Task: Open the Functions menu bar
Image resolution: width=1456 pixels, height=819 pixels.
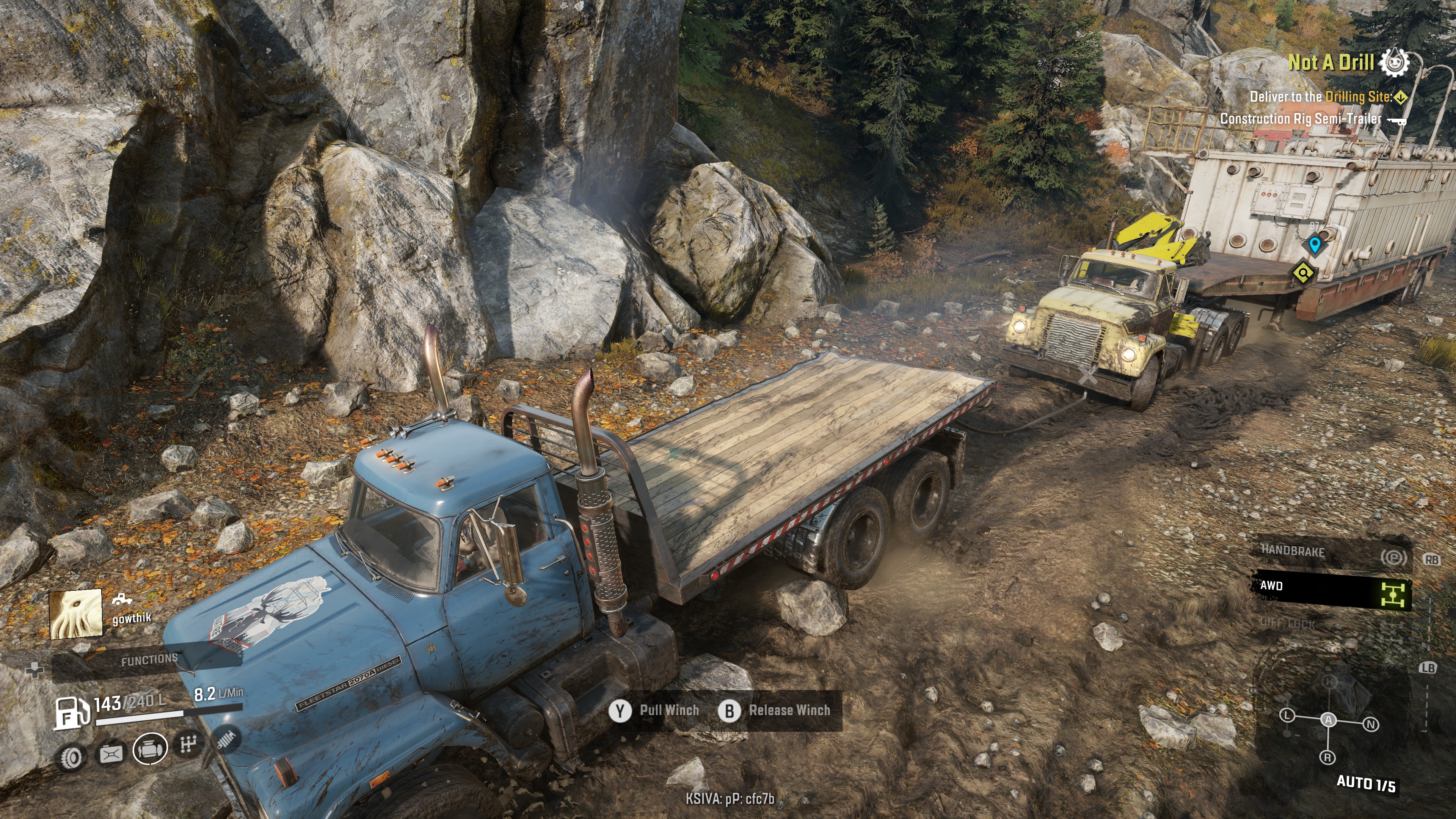Action: (x=149, y=660)
